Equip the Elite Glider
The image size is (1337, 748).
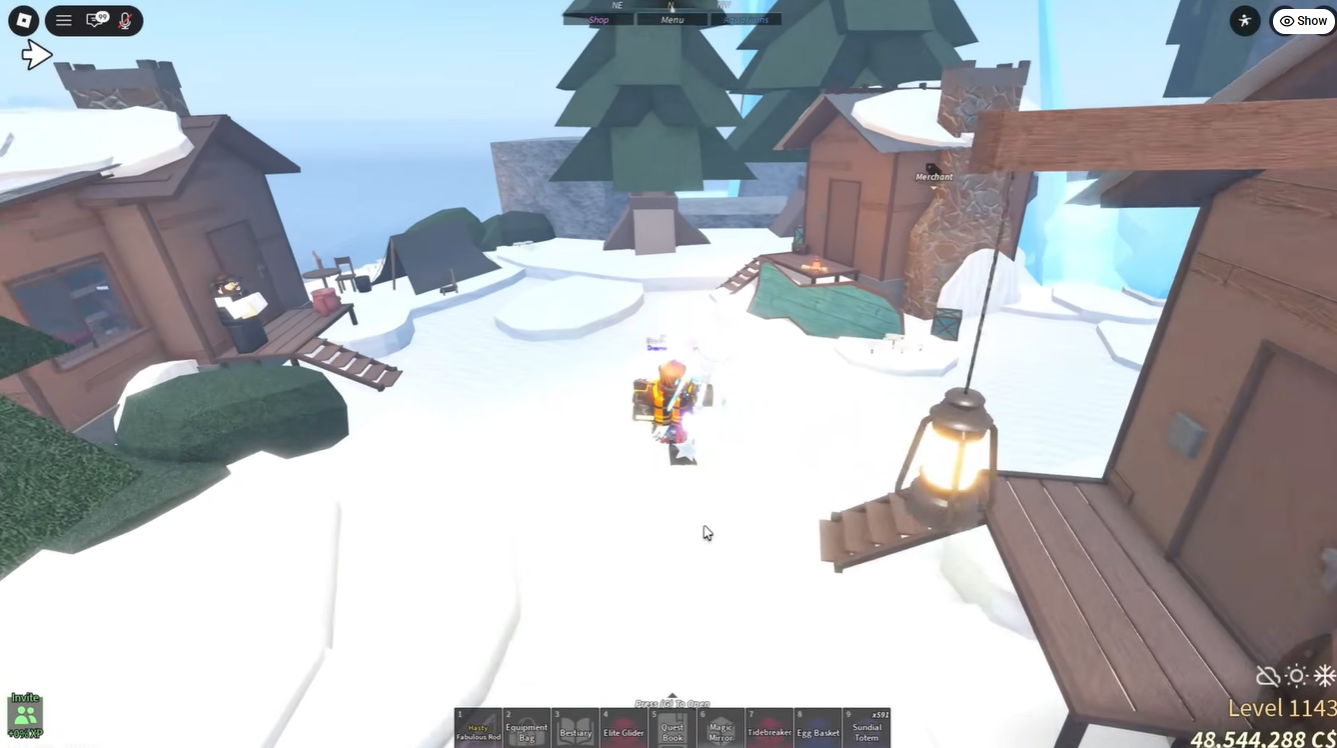coord(624,727)
